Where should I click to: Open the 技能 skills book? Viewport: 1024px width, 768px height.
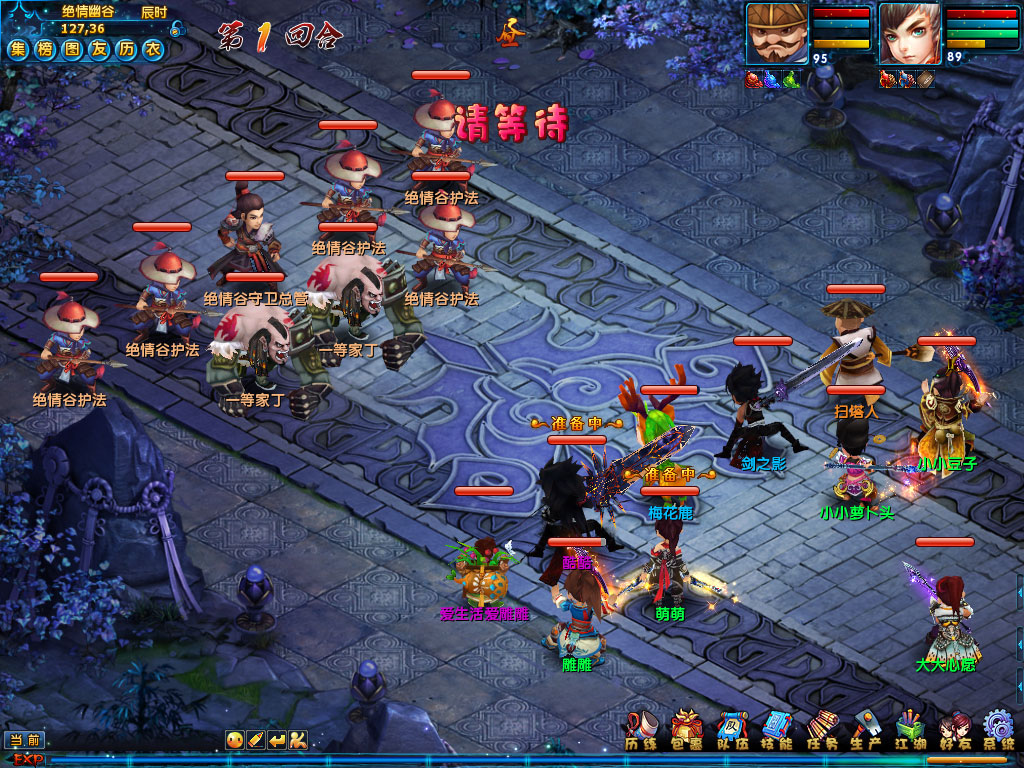tap(776, 729)
